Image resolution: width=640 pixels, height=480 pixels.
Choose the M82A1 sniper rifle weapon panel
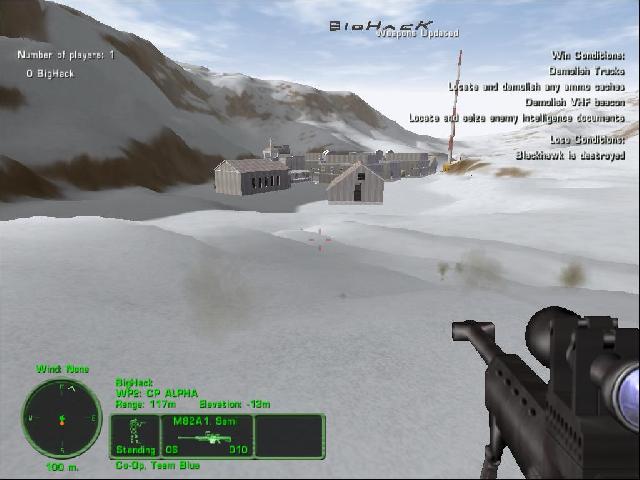tap(206, 436)
